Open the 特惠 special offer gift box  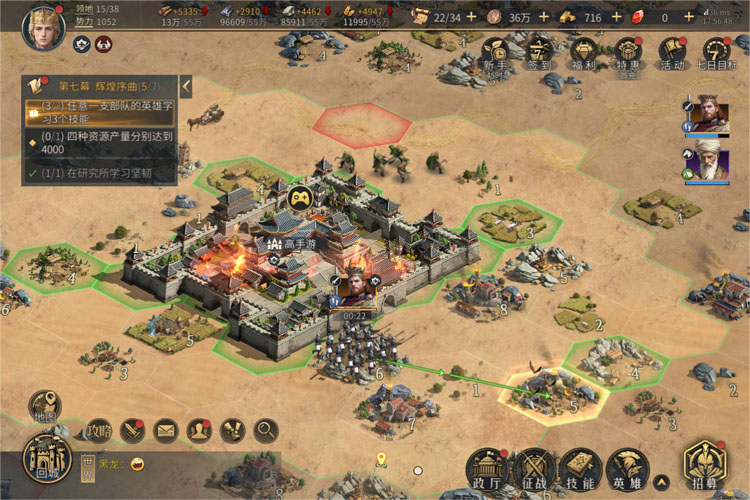coord(627,52)
